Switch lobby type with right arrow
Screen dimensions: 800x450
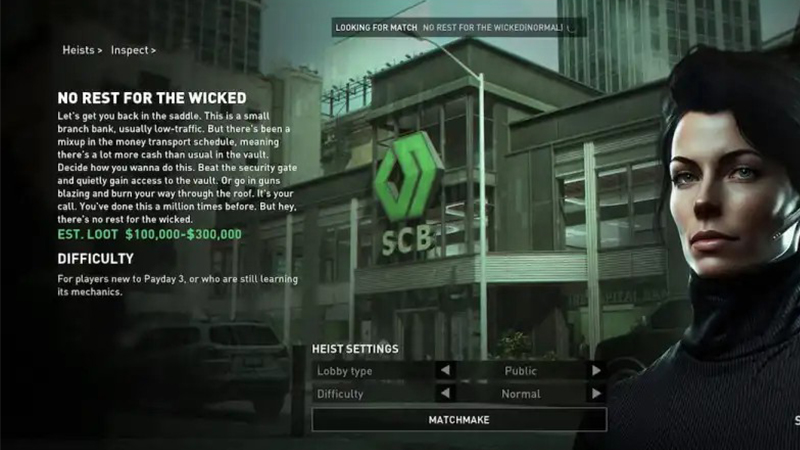[x=596, y=370]
